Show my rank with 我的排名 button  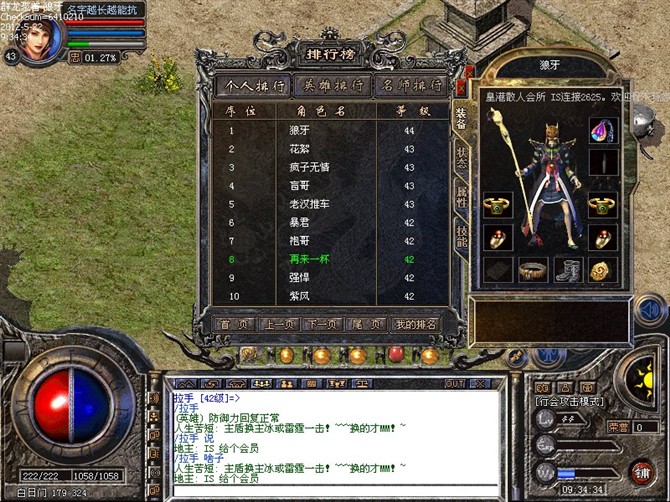[414, 324]
